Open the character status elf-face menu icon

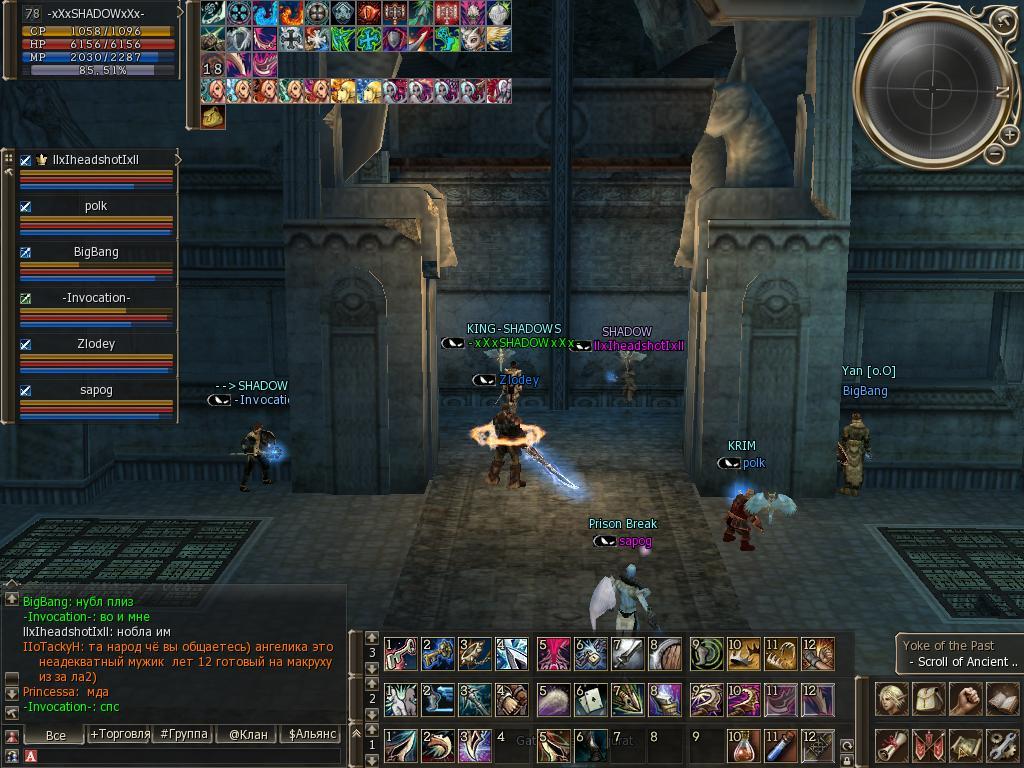(x=891, y=698)
